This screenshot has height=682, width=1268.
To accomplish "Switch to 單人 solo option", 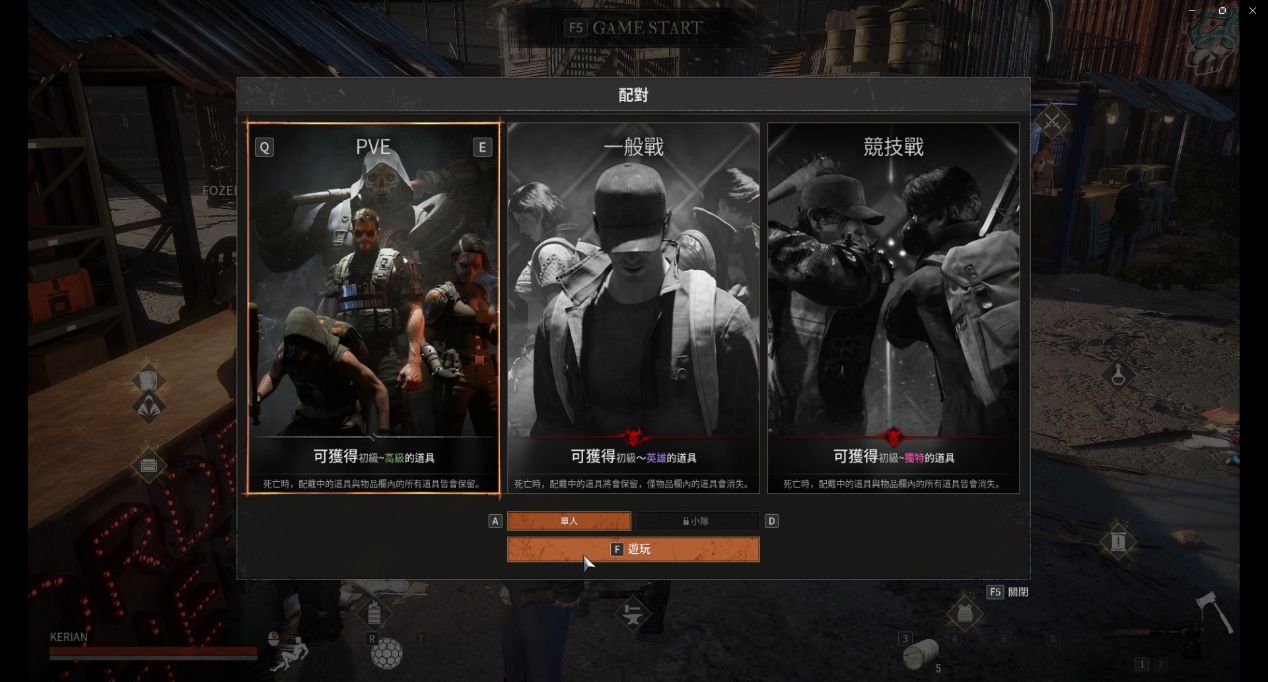I will (569, 521).
